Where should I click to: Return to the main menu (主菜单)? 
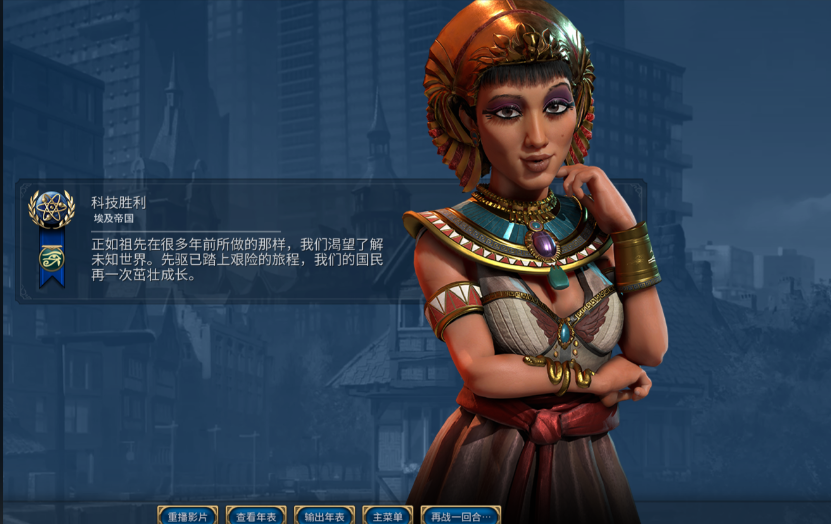pyautogui.click(x=387, y=516)
